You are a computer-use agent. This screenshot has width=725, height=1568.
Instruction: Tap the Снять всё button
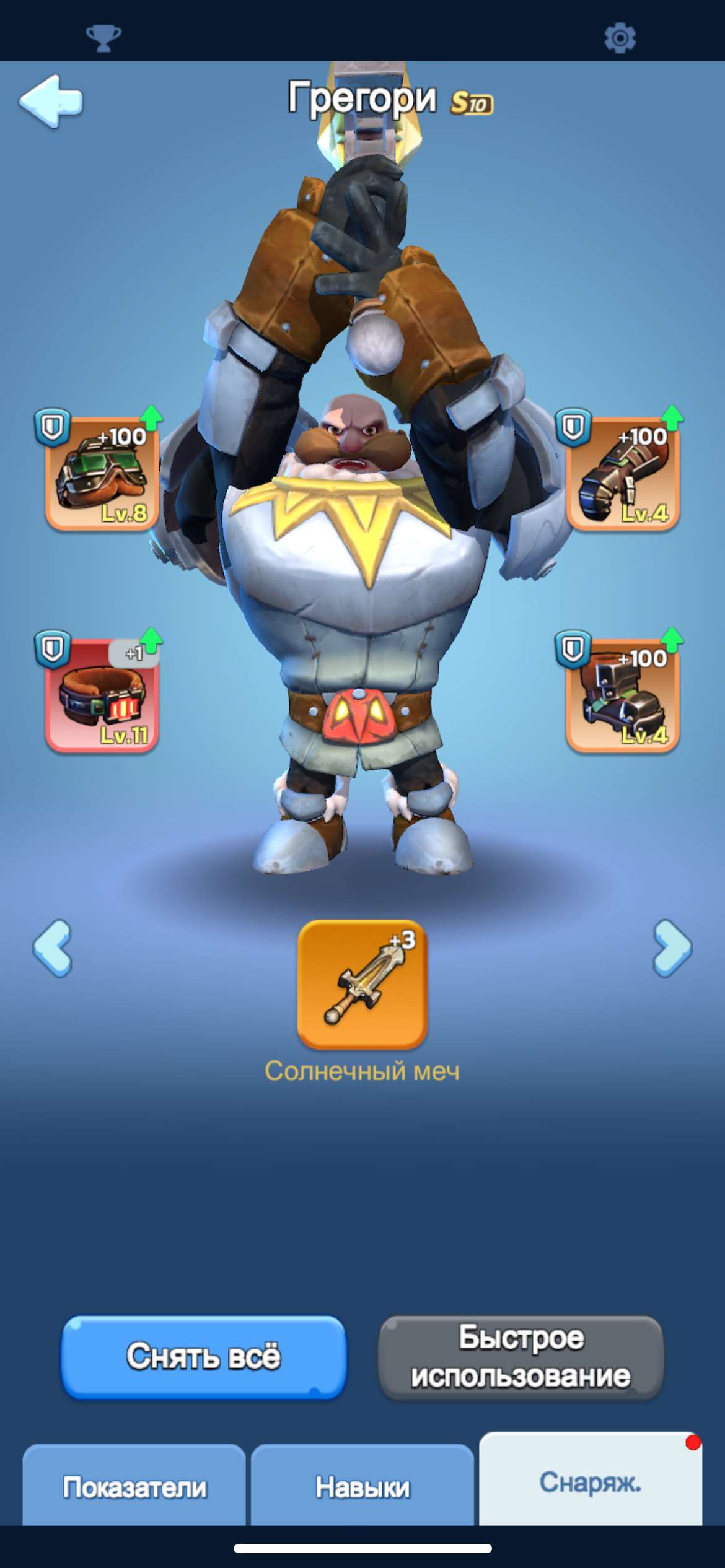point(204,1356)
